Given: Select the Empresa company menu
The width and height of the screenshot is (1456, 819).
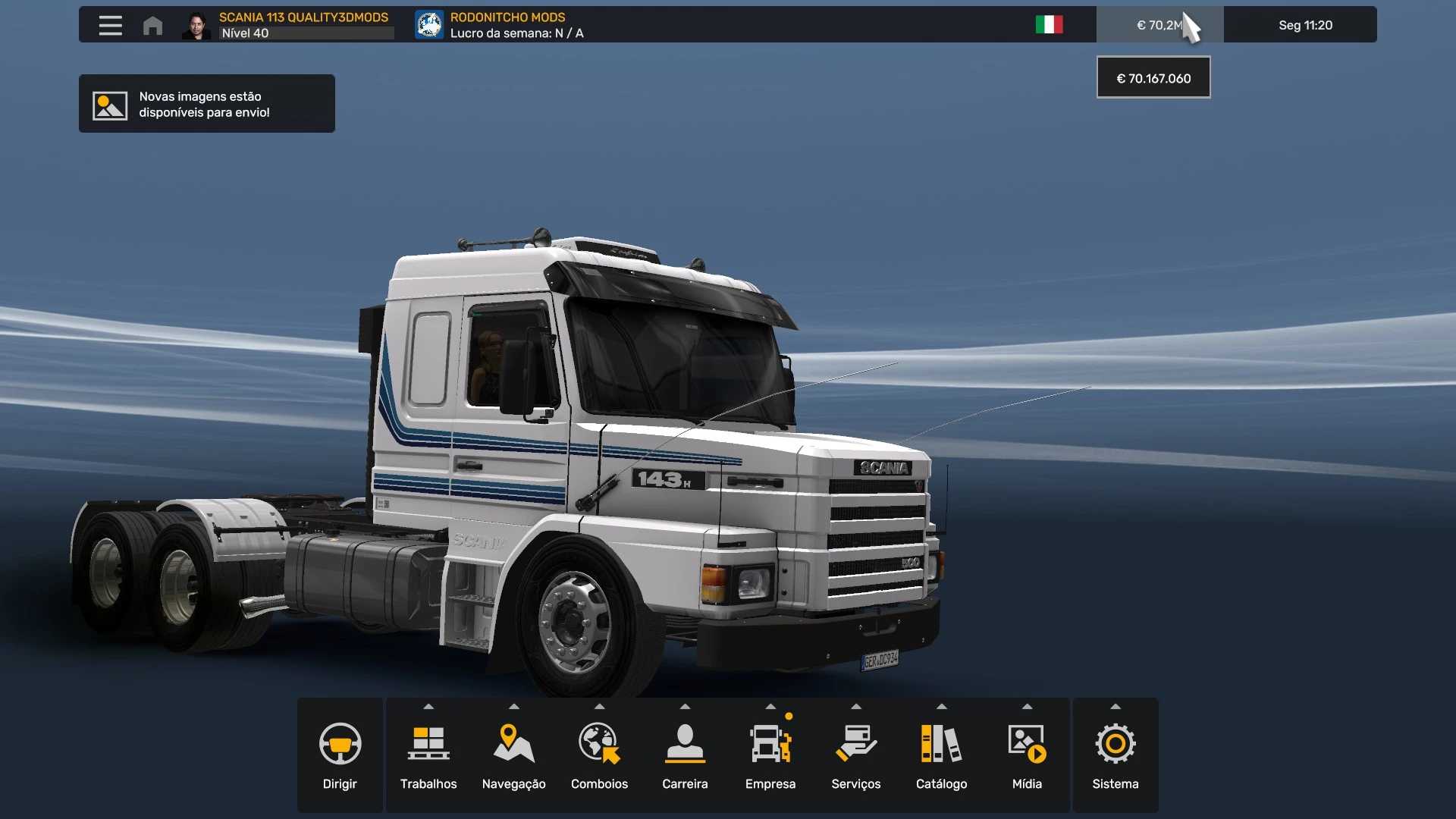Looking at the screenshot, I should pyautogui.click(x=770, y=756).
